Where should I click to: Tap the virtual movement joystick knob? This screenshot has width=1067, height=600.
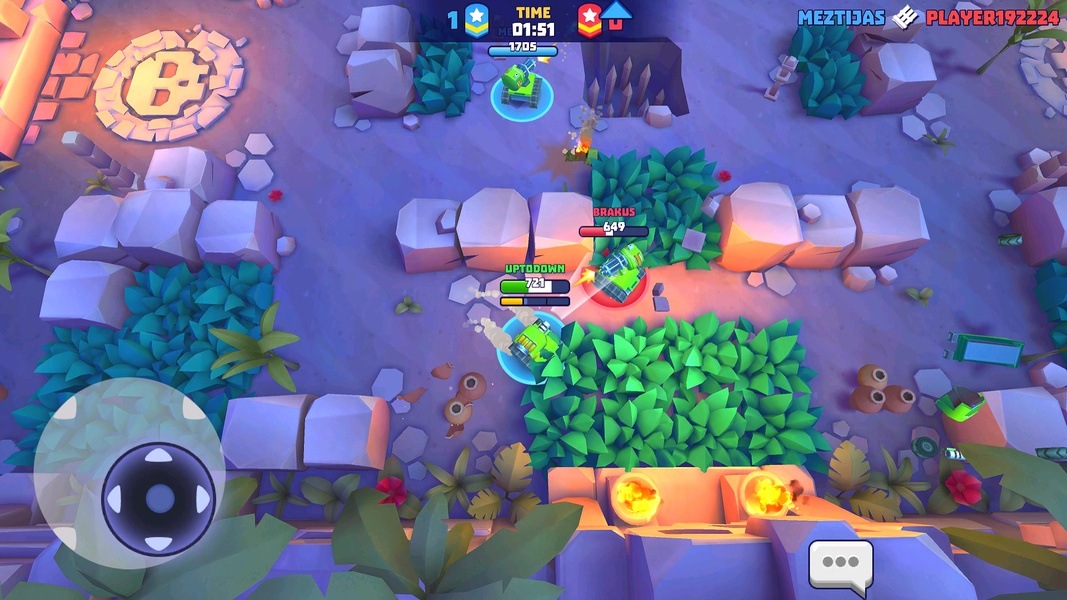pyautogui.click(x=158, y=497)
